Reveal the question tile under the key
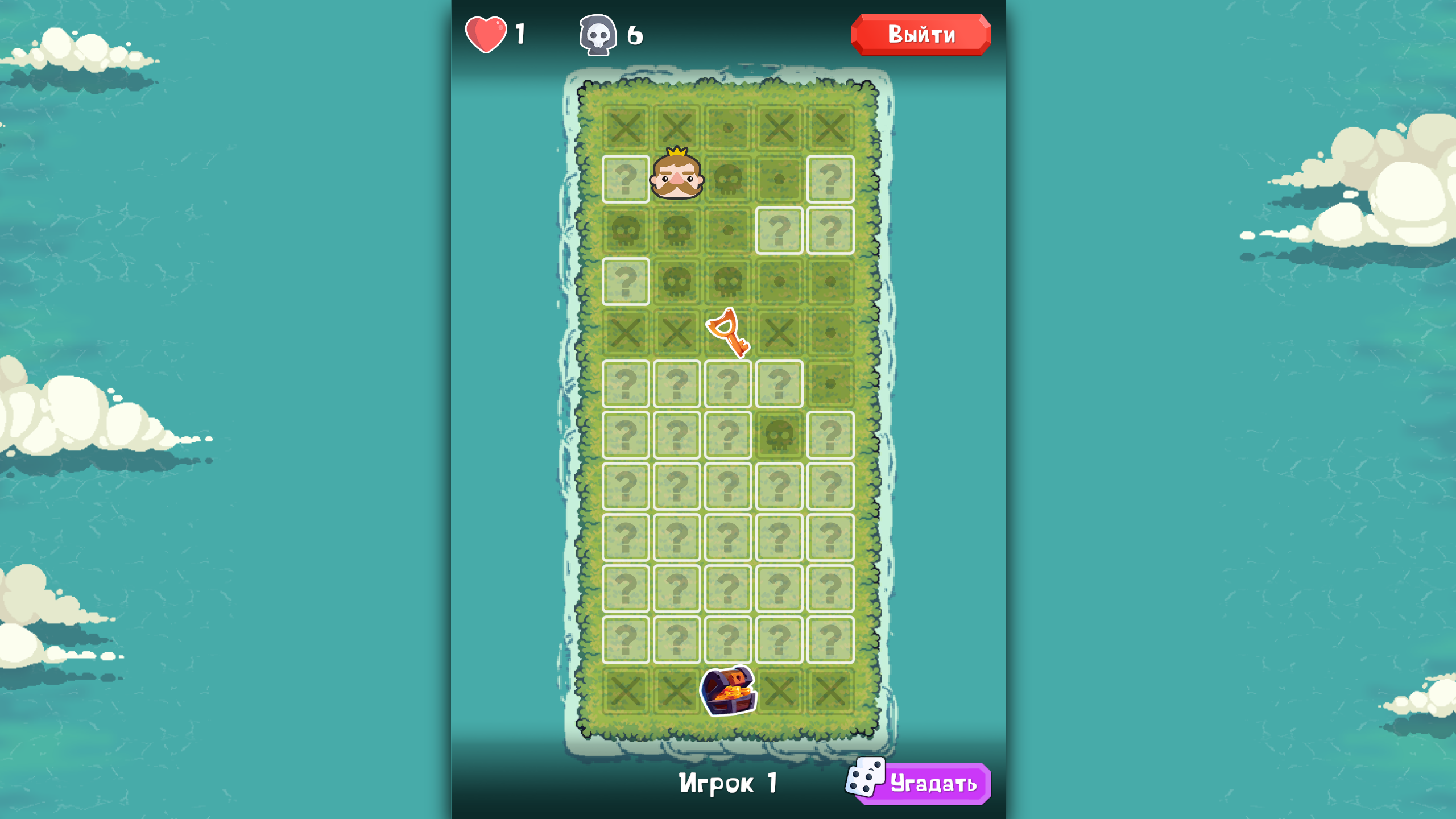 728,384
